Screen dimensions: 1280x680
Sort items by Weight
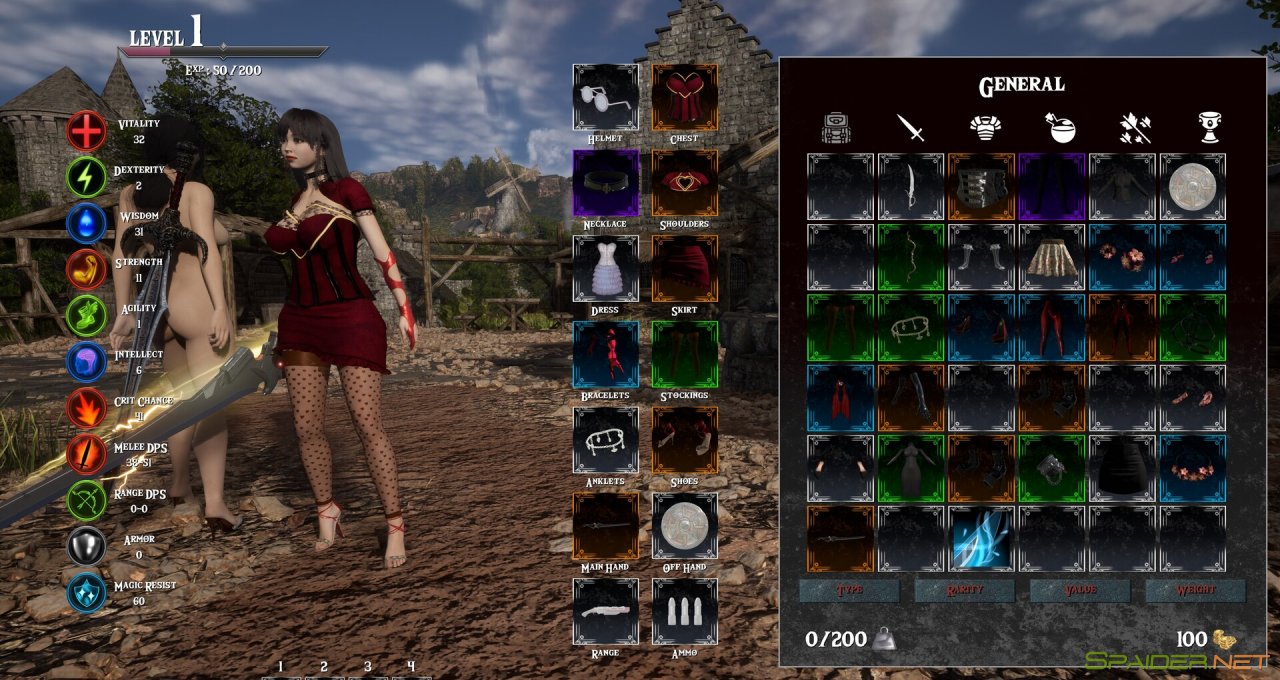[1195, 590]
